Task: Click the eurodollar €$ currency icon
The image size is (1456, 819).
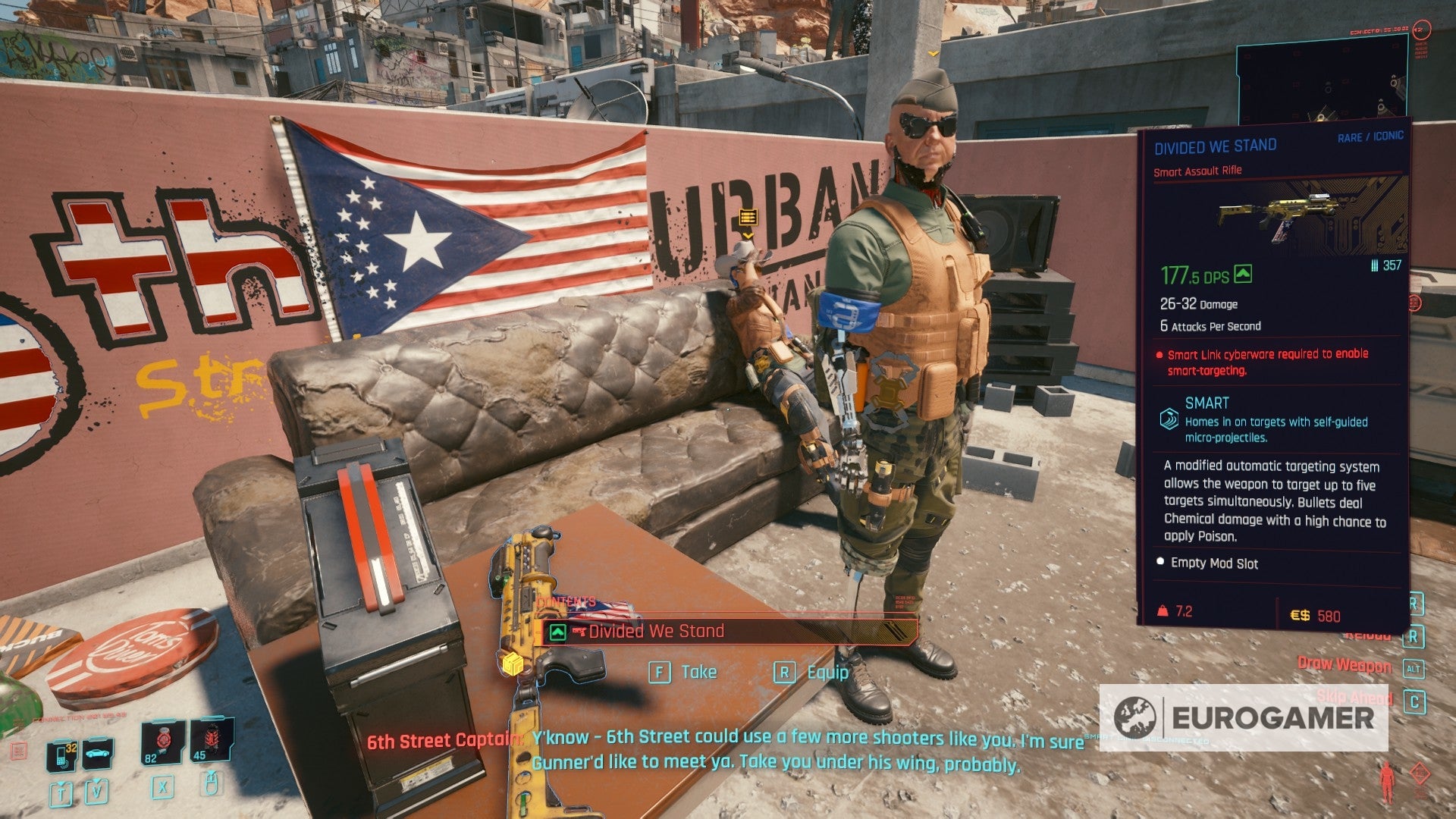Action: coord(1299,615)
